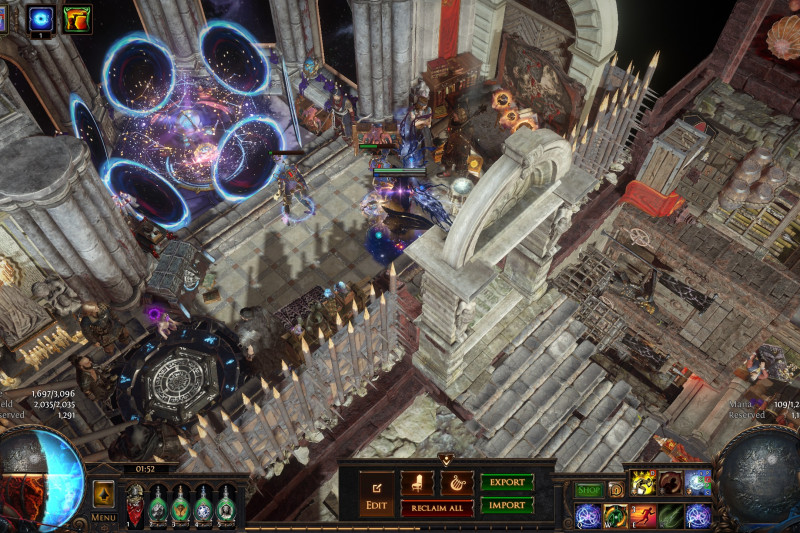Use the flask in slot 3
Screen dimensions: 800x533
tap(181, 505)
